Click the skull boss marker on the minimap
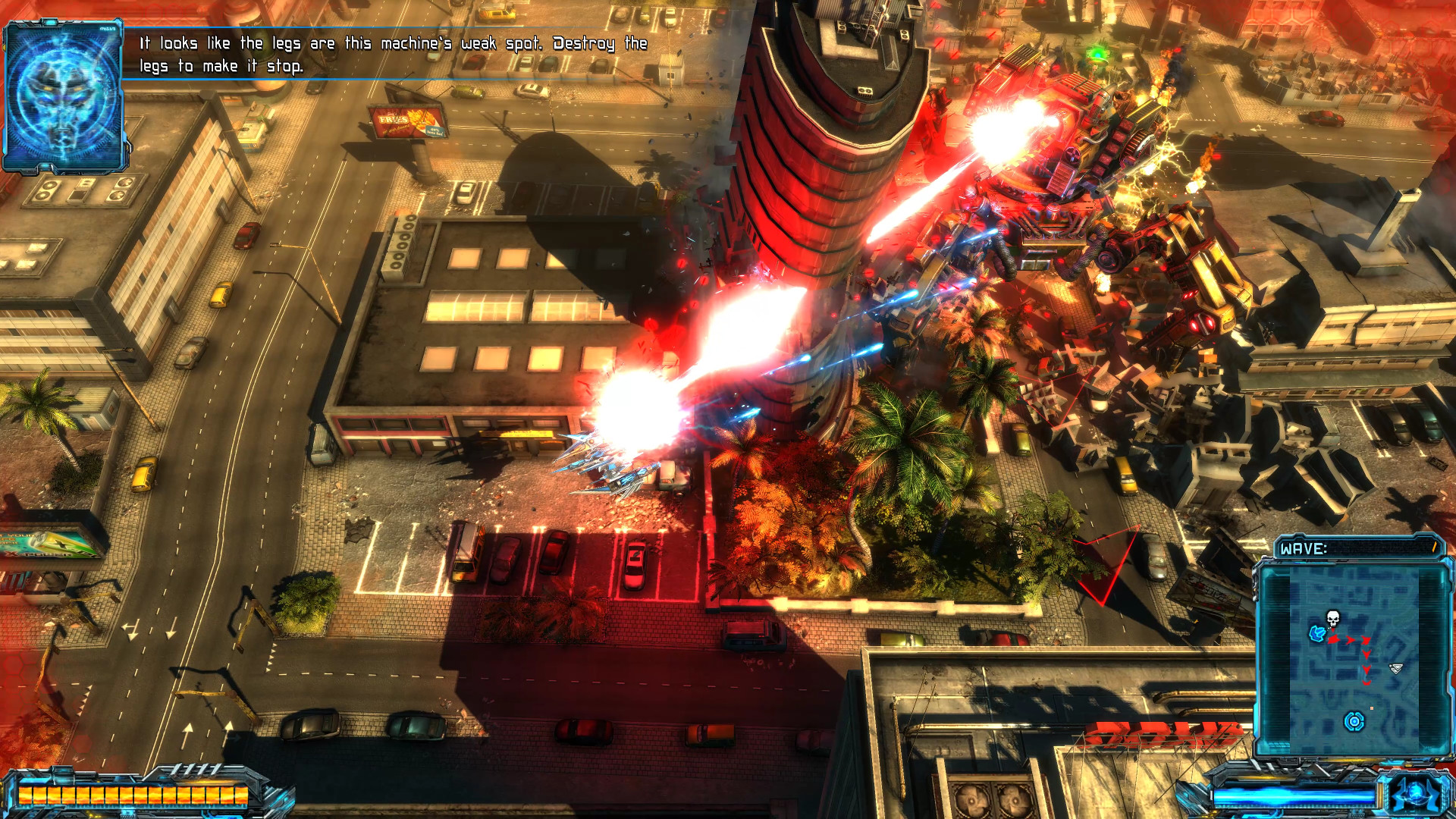 (x=1332, y=618)
